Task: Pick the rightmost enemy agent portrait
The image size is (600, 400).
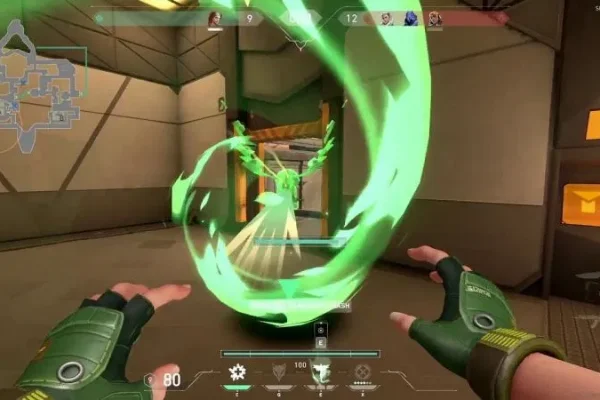Action: (434, 18)
